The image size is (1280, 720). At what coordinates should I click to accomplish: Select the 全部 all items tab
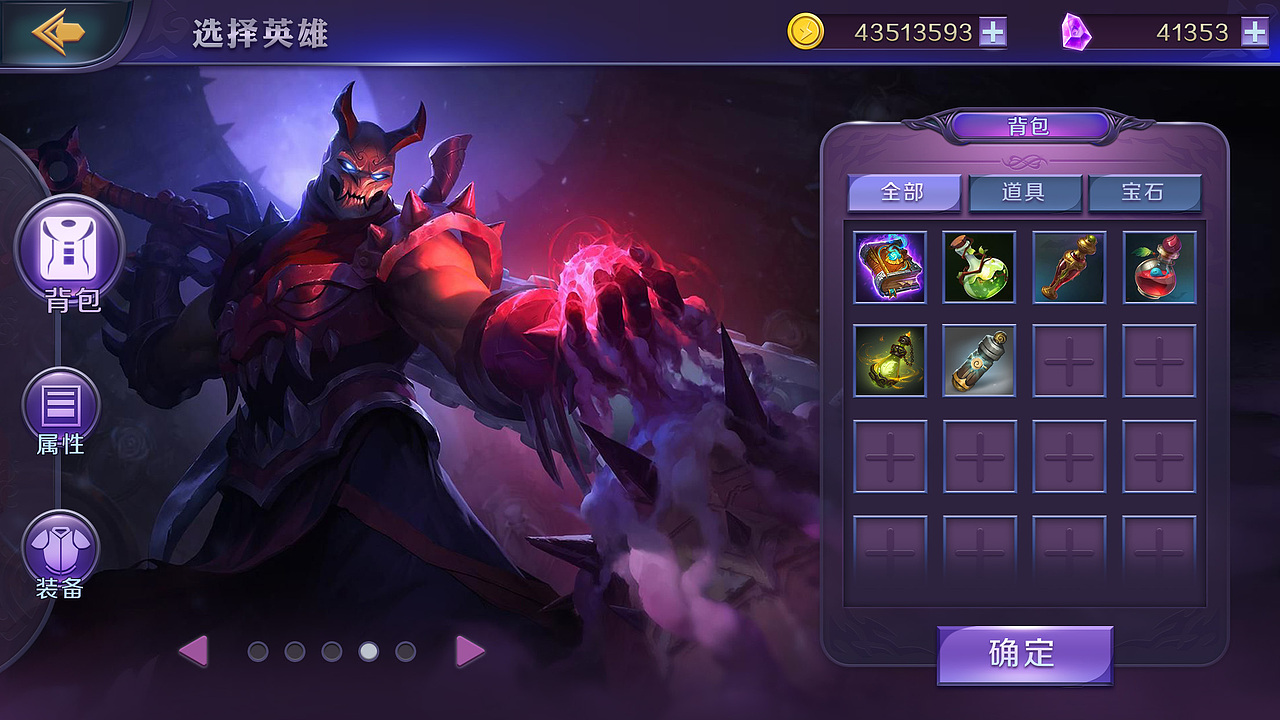pyautogui.click(x=904, y=193)
